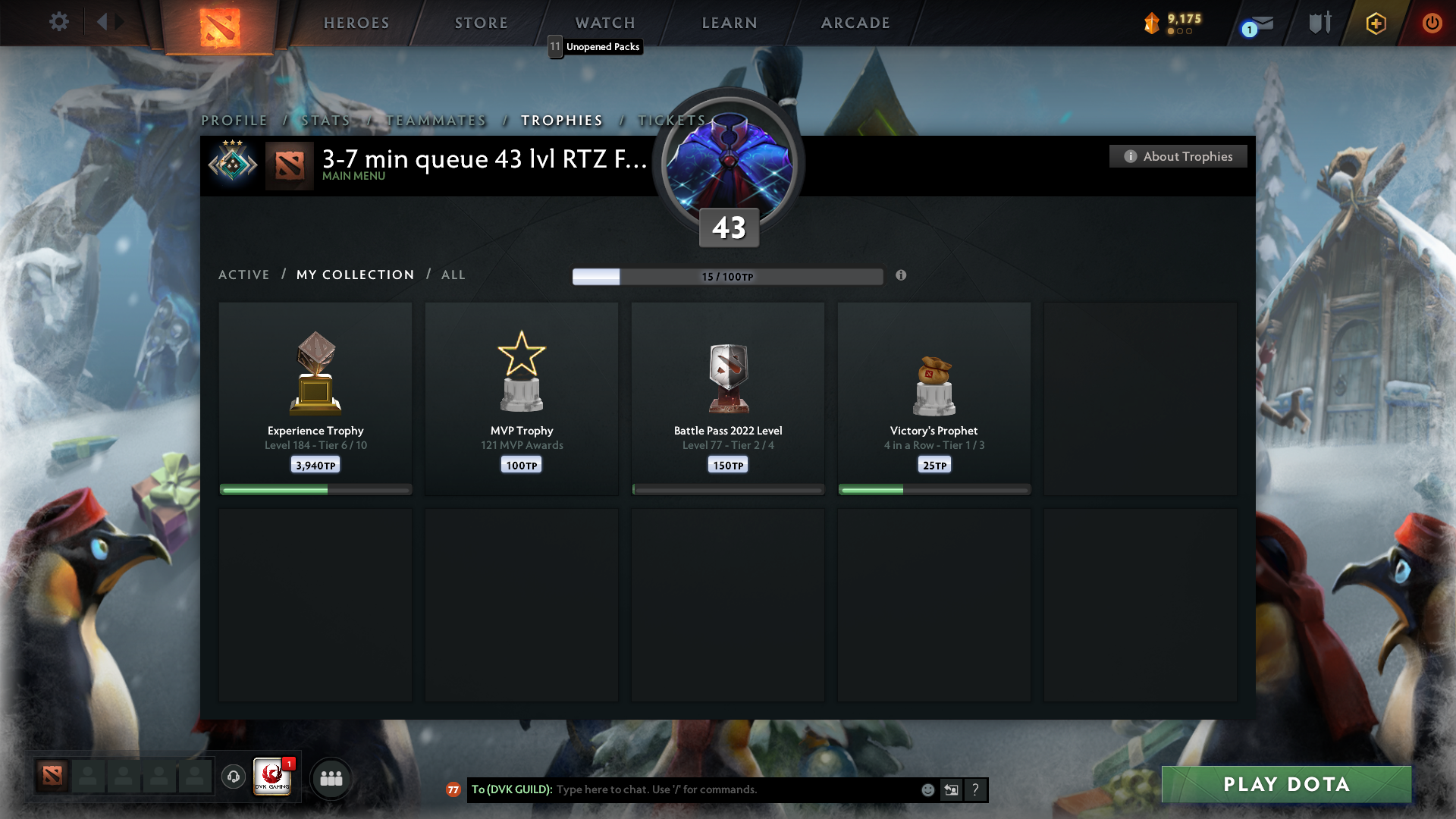Open the DVK Gaming guild panel
Image resolution: width=1456 pixels, height=819 pixels.
[x=271, y=777]
